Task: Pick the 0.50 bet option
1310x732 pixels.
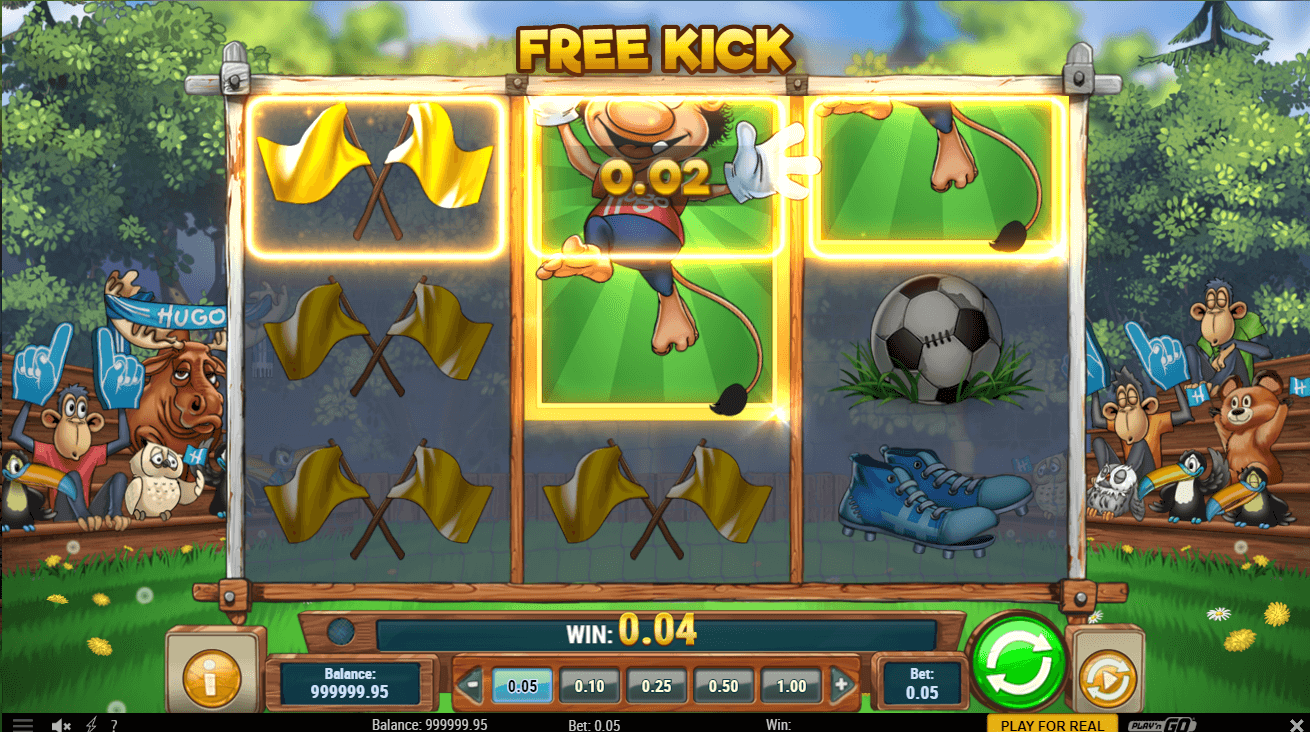Action: [x=724, y=686]
